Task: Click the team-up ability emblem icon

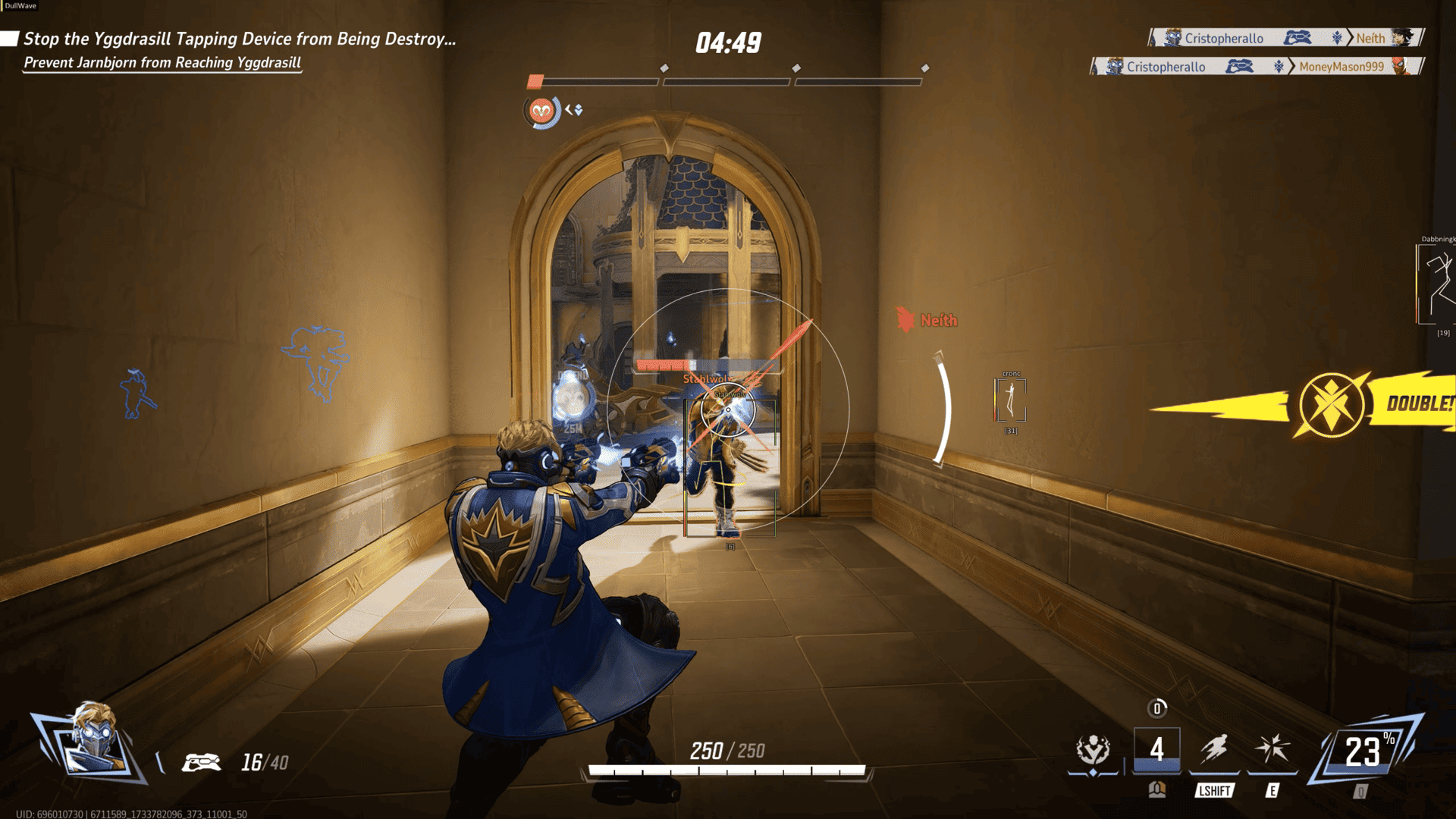Action: 1093,750
